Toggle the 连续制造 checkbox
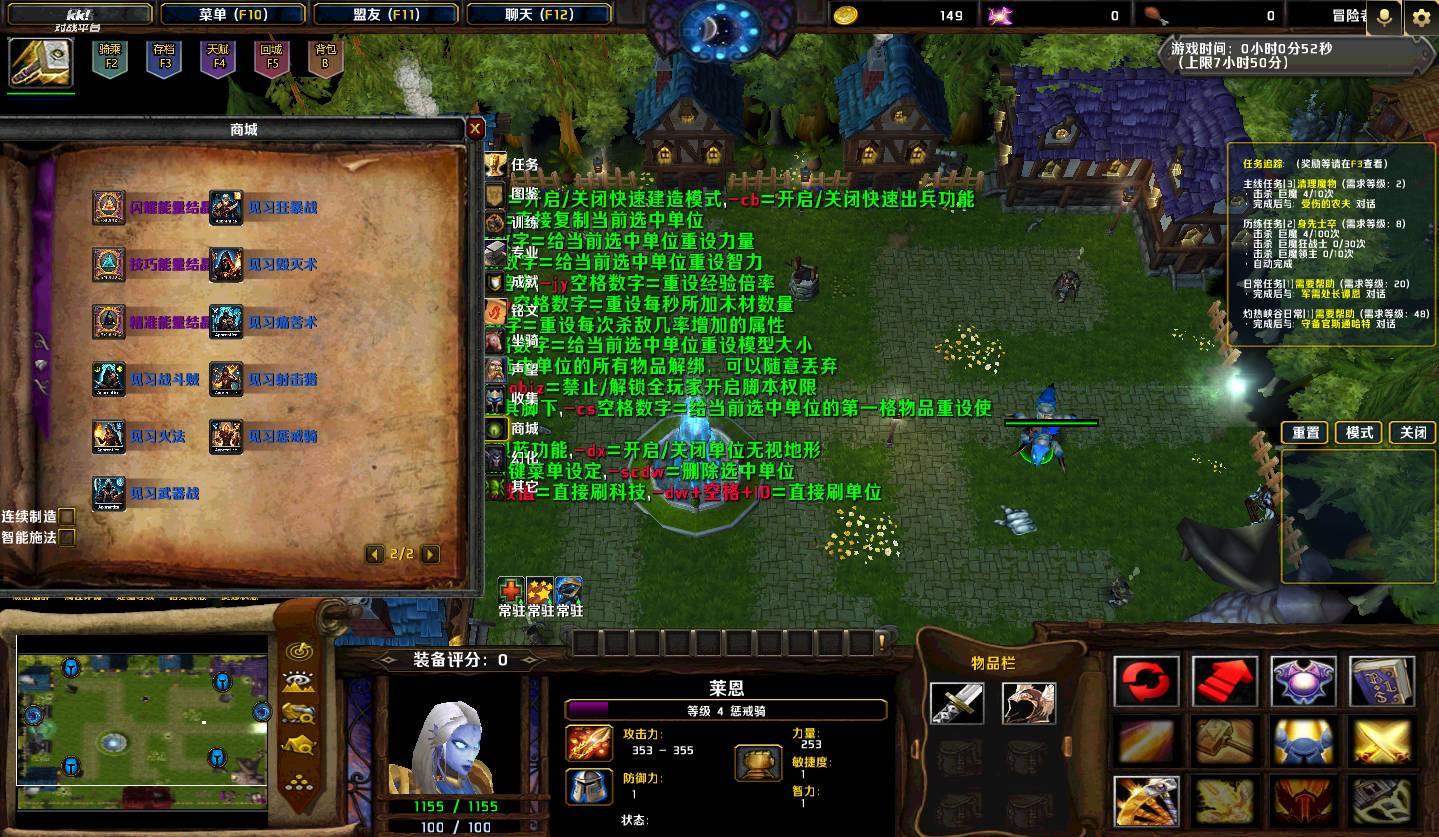Screen dimensions: 1439x837 click(x=66, y=517)
